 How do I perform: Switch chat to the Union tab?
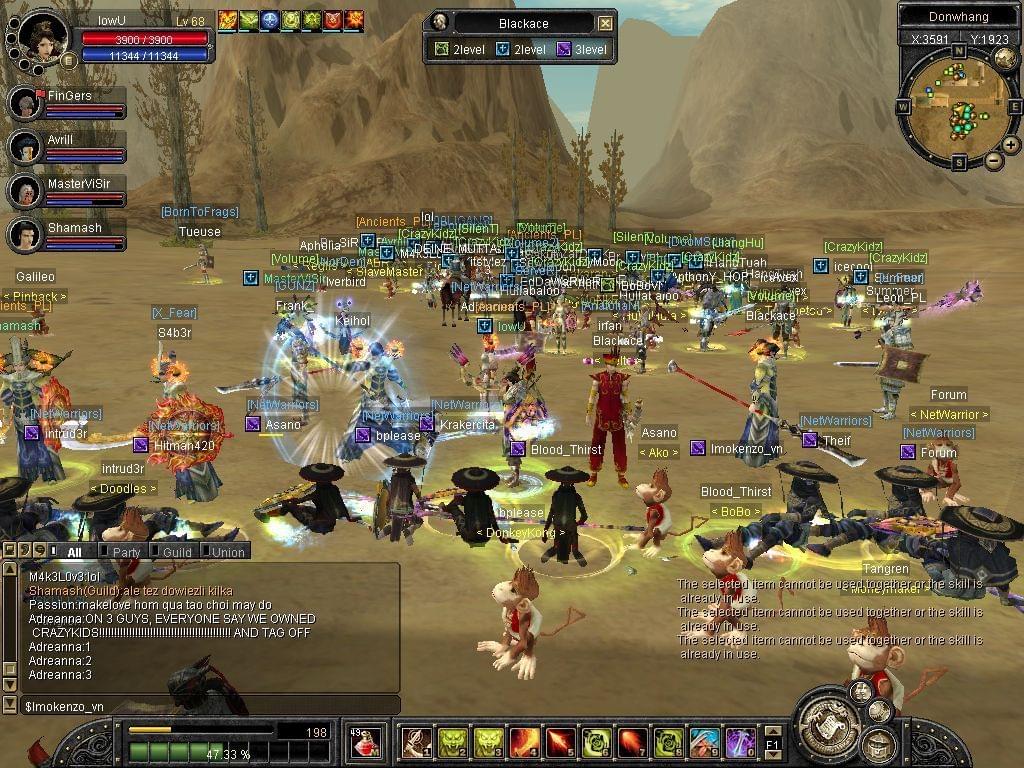coord(227,552)
